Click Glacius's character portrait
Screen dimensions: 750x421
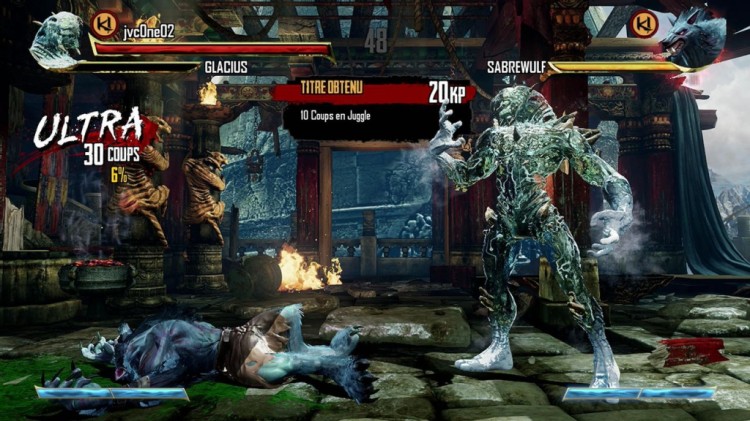(x=58, y=37)
